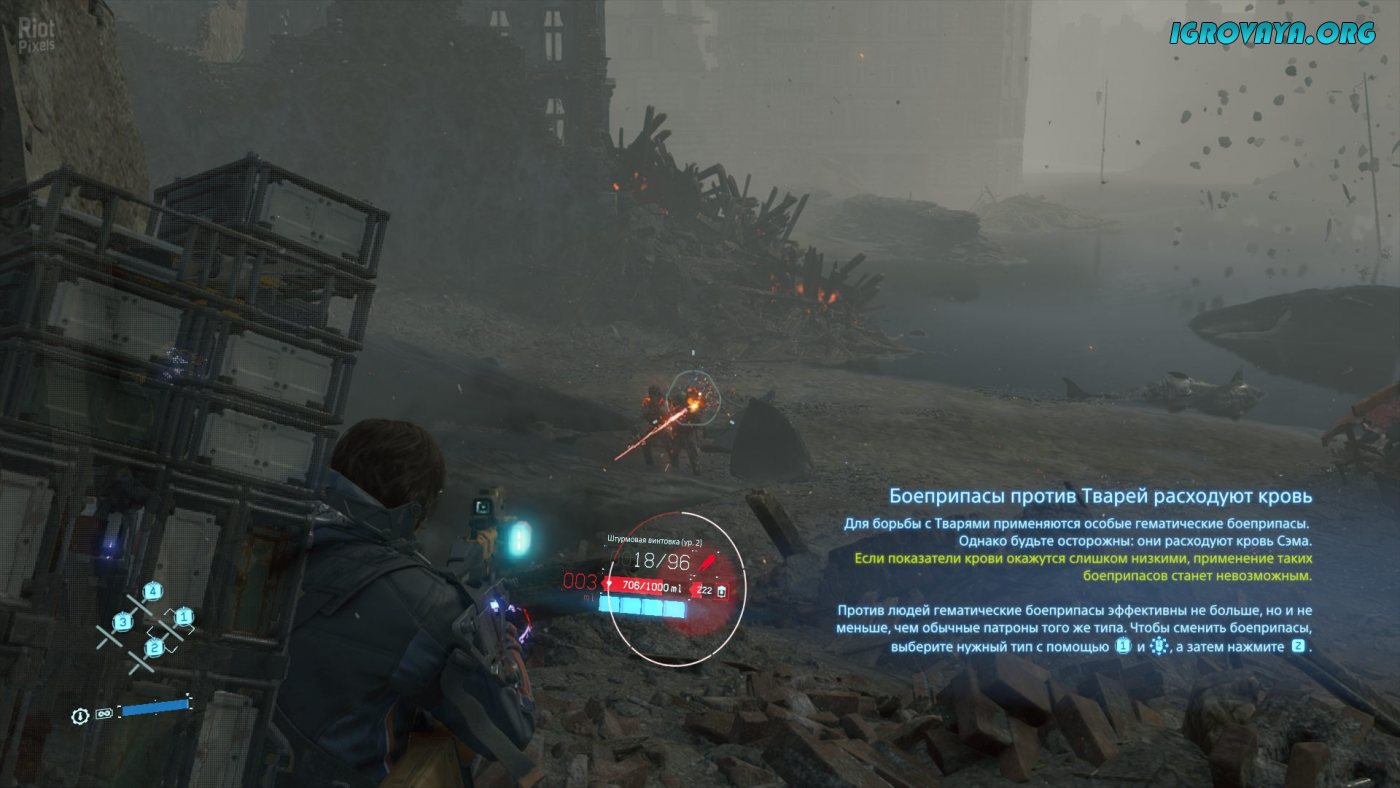This screenshot has width=1400, height=788.
Task: Click the red hematic bullet ammo icon
Action: (711, 554)
